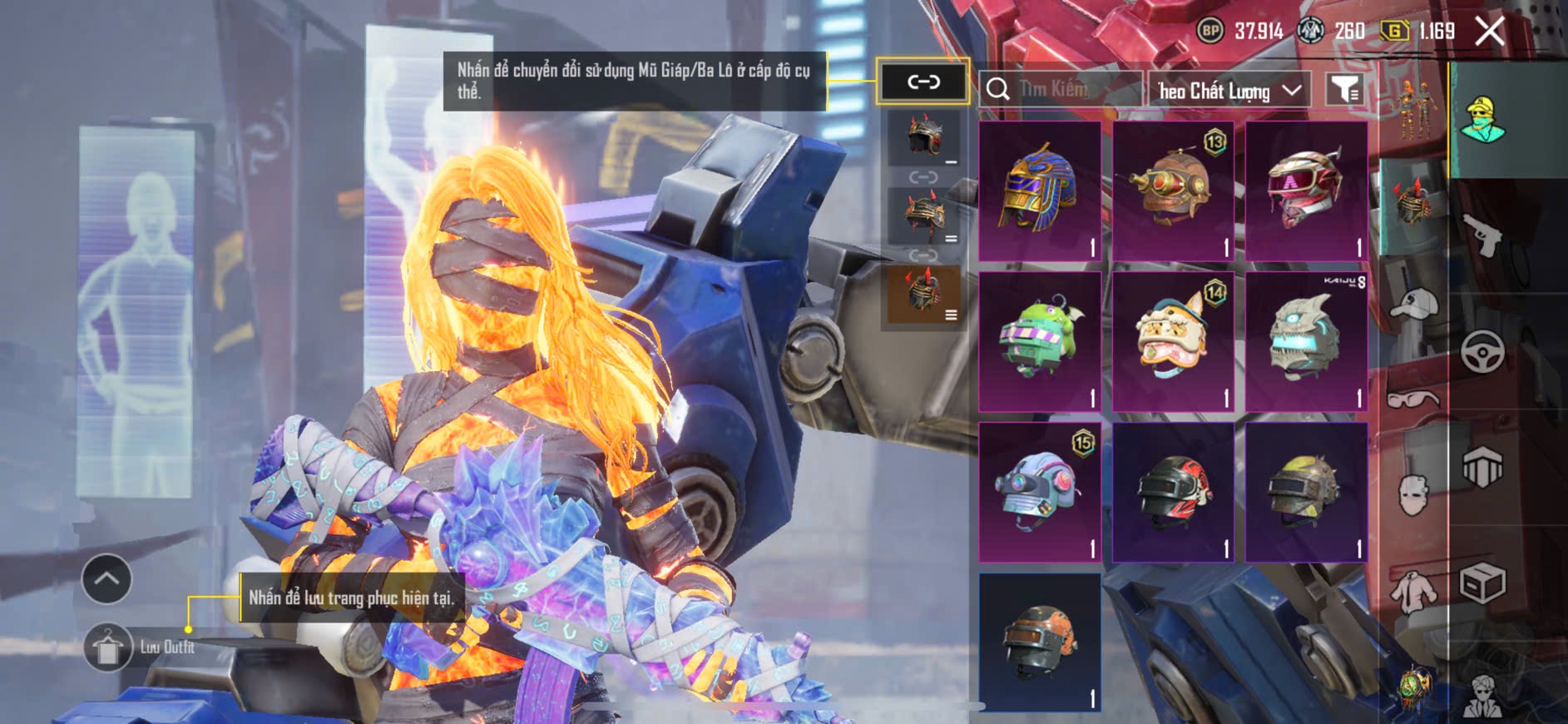Open the Theo Chất Lượng sort dropdown
The width and height of the screenshot is (1568, 724).
[1229, 90]
